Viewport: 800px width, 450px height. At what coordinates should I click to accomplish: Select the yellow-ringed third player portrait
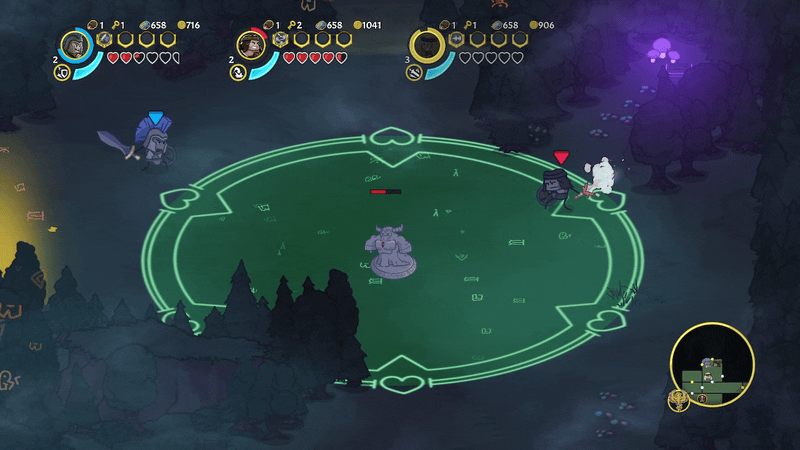click(x=427, y=45)
